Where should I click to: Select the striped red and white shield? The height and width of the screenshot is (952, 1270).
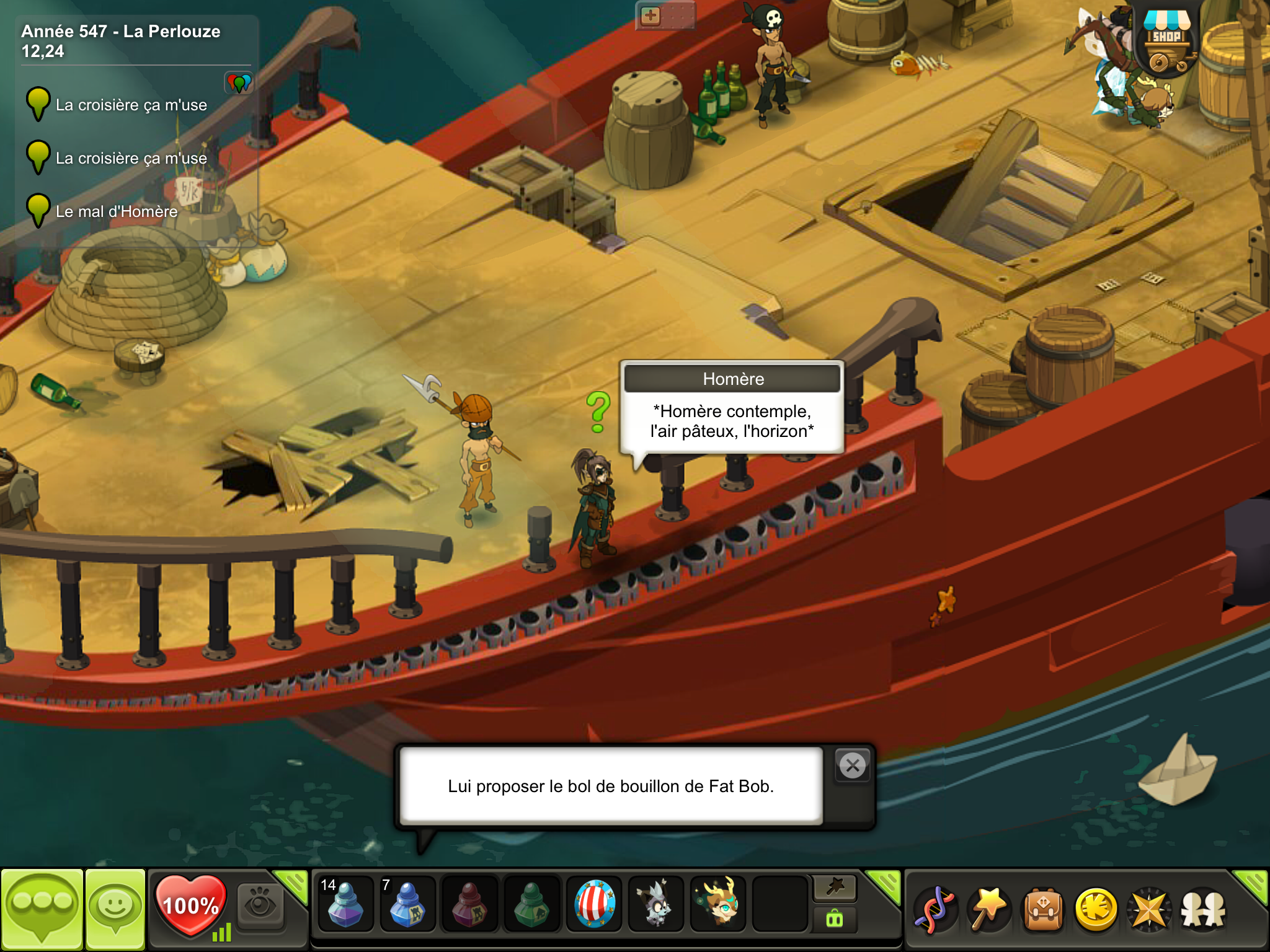coord(594,905)
